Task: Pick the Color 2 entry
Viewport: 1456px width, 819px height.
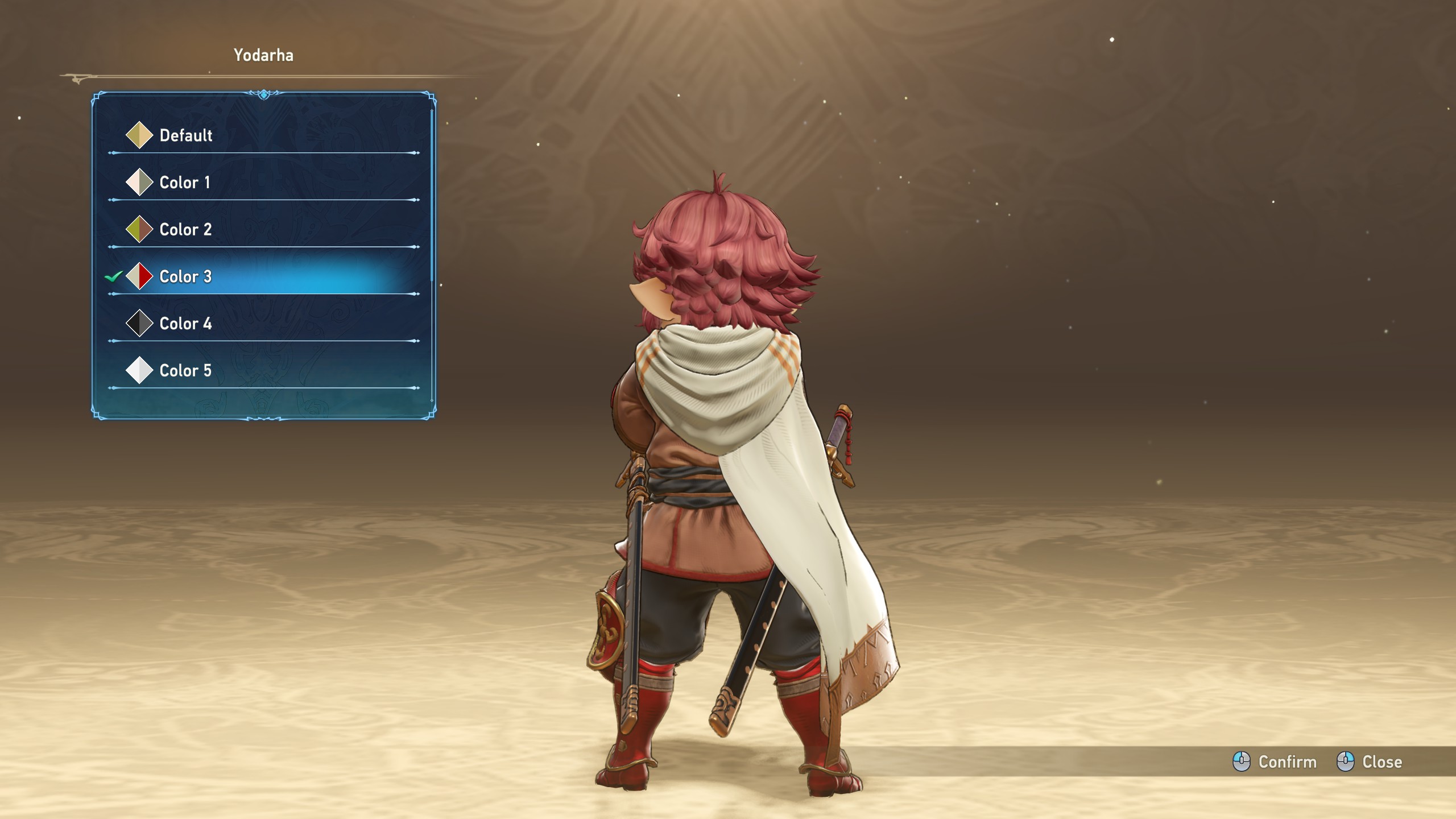Action: (x=185, y=230)
